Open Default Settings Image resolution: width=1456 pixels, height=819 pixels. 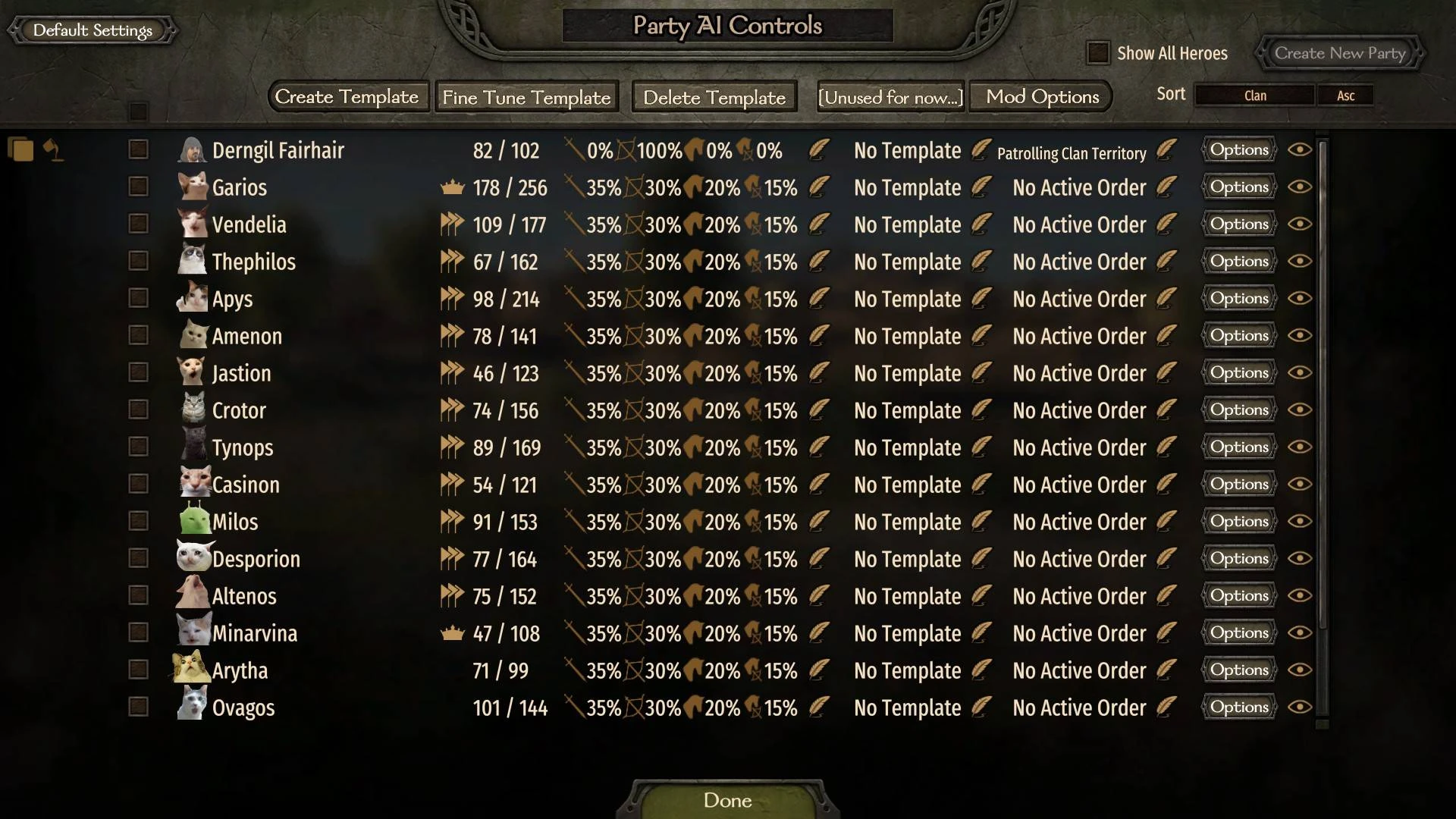[91, 30]
